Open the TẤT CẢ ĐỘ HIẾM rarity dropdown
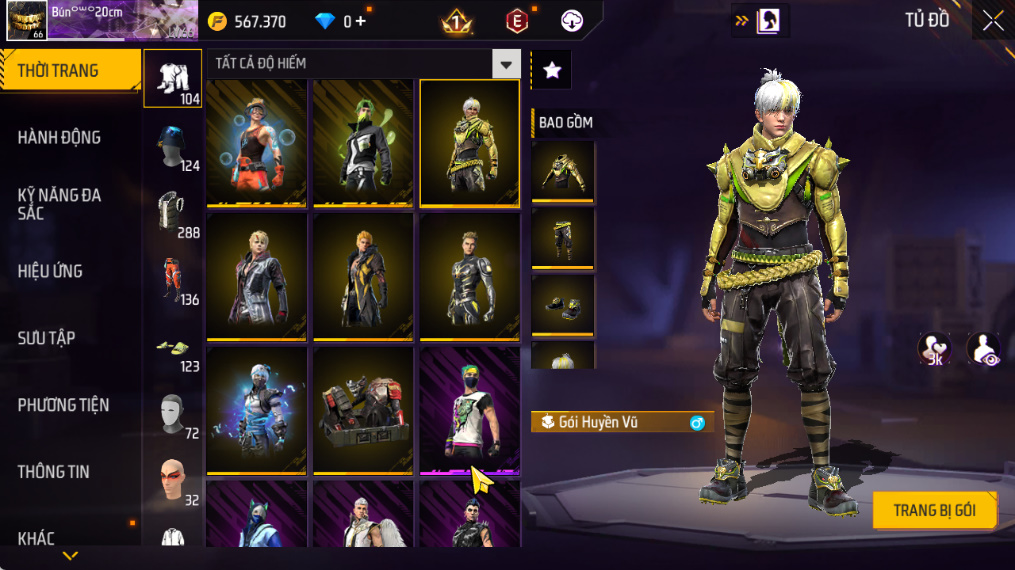This screenshot has width=1015, height=570. pyautogui.click(x=506, y=64)
